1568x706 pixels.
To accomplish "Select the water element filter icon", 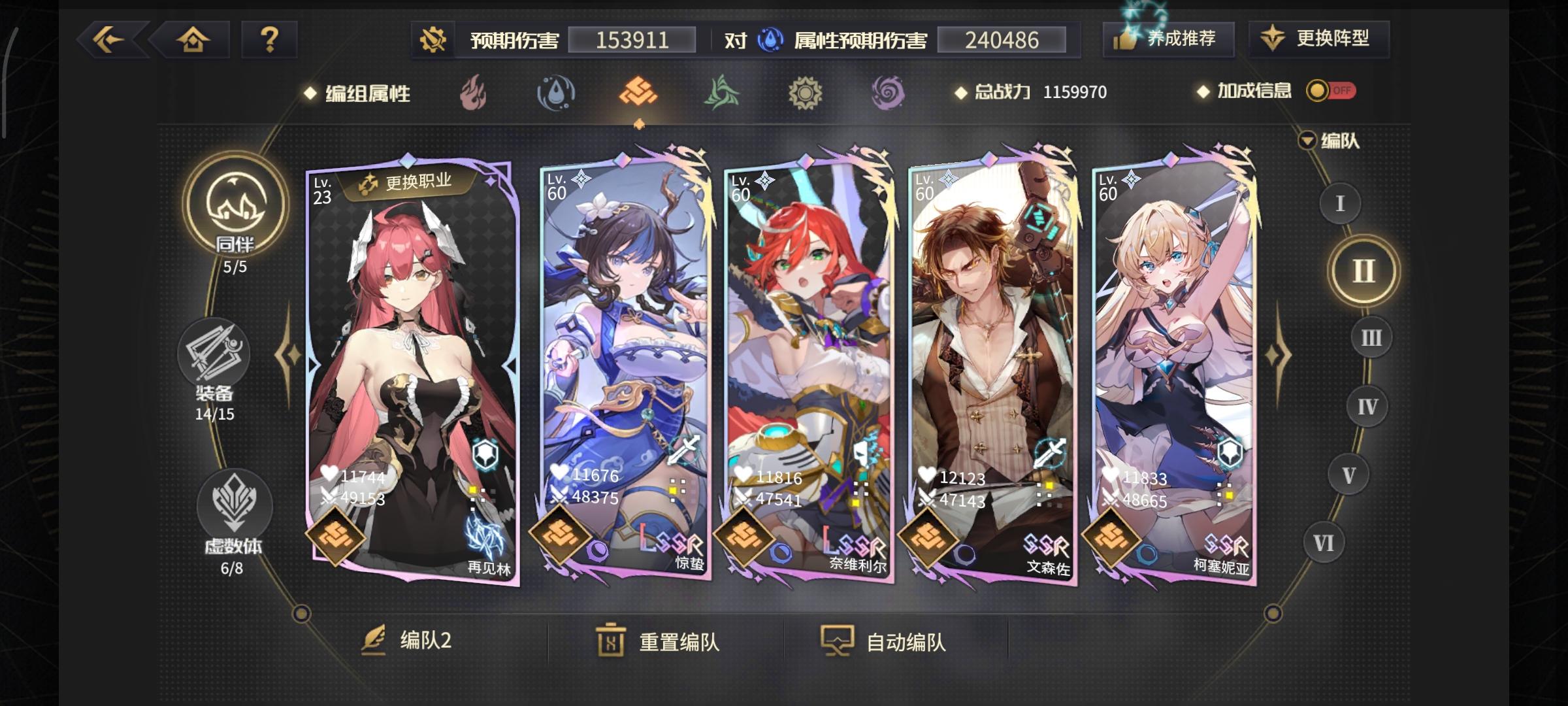I will 556,93.
